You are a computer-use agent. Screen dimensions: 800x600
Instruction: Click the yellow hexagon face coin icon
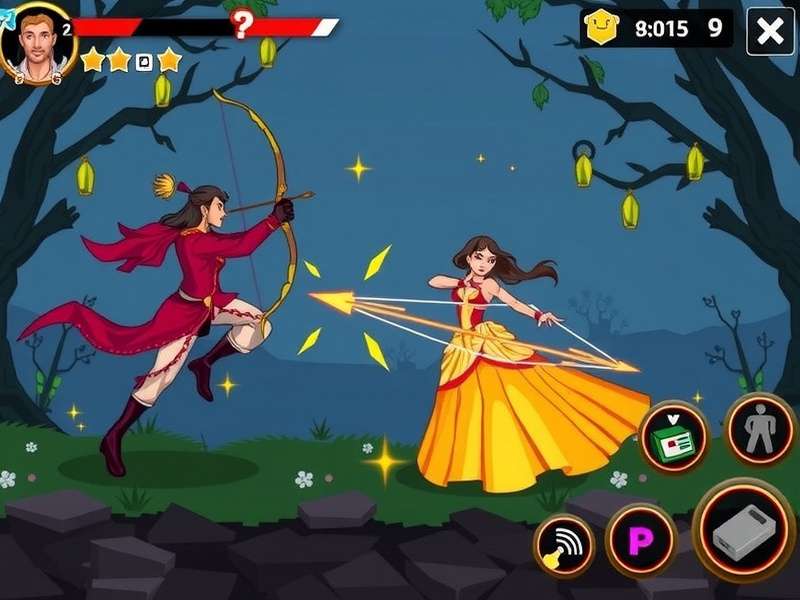tap(602, 28)
